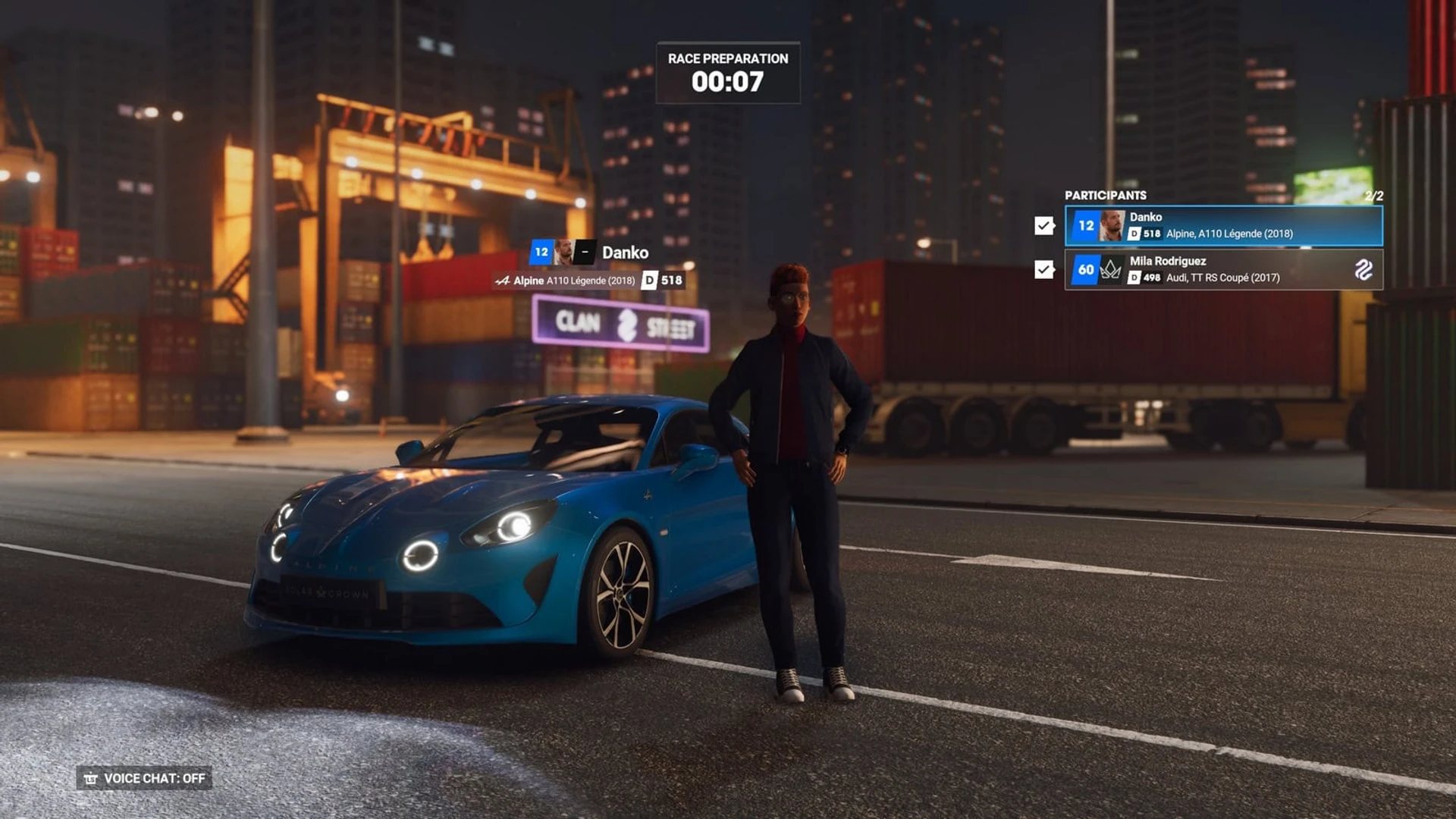Click Danko's nameplate above the Alpine
This screenshot has width=1456, height=819.
coord(624,253)
